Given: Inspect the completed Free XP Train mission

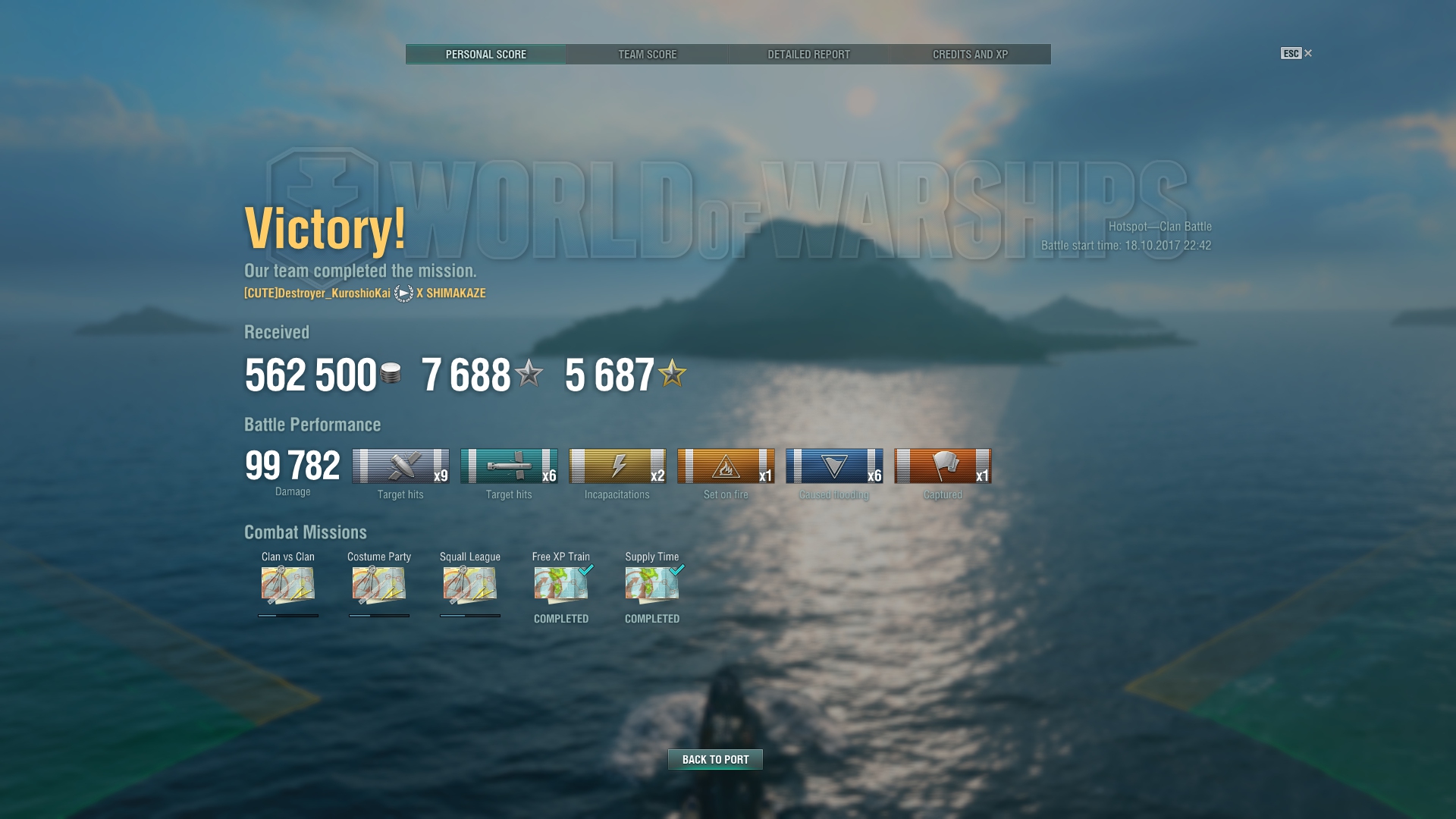Looking at the screenshot, I should 561,585.
